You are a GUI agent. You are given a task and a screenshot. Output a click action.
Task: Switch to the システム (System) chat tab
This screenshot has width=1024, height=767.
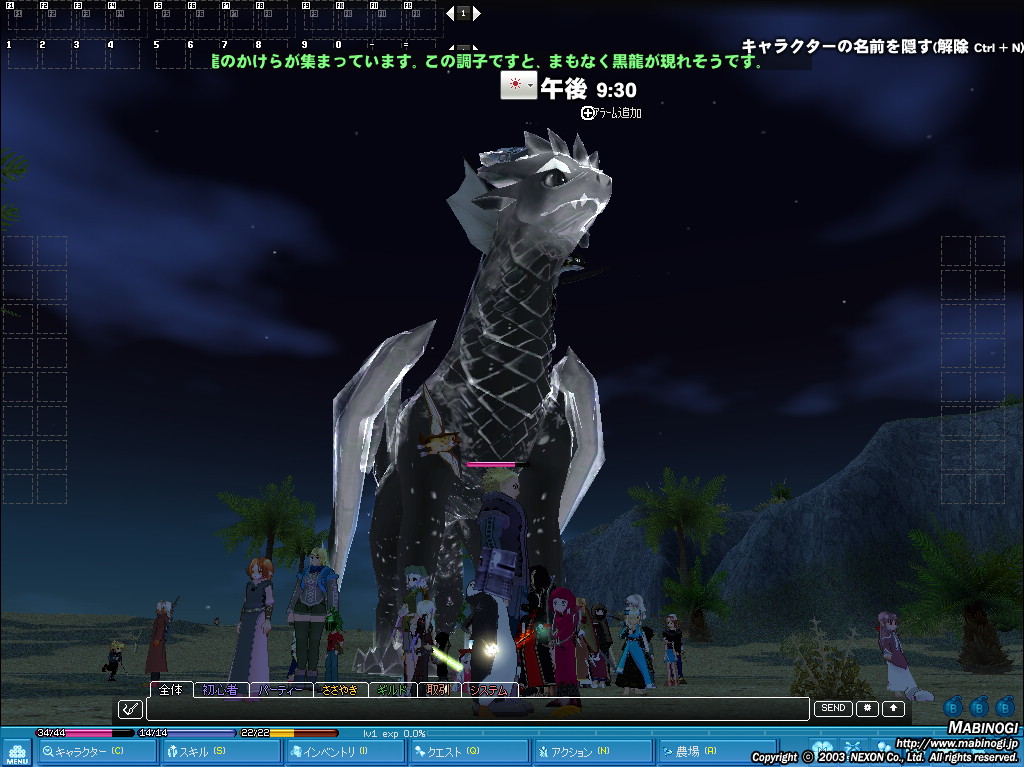click(x=490, y=690)
